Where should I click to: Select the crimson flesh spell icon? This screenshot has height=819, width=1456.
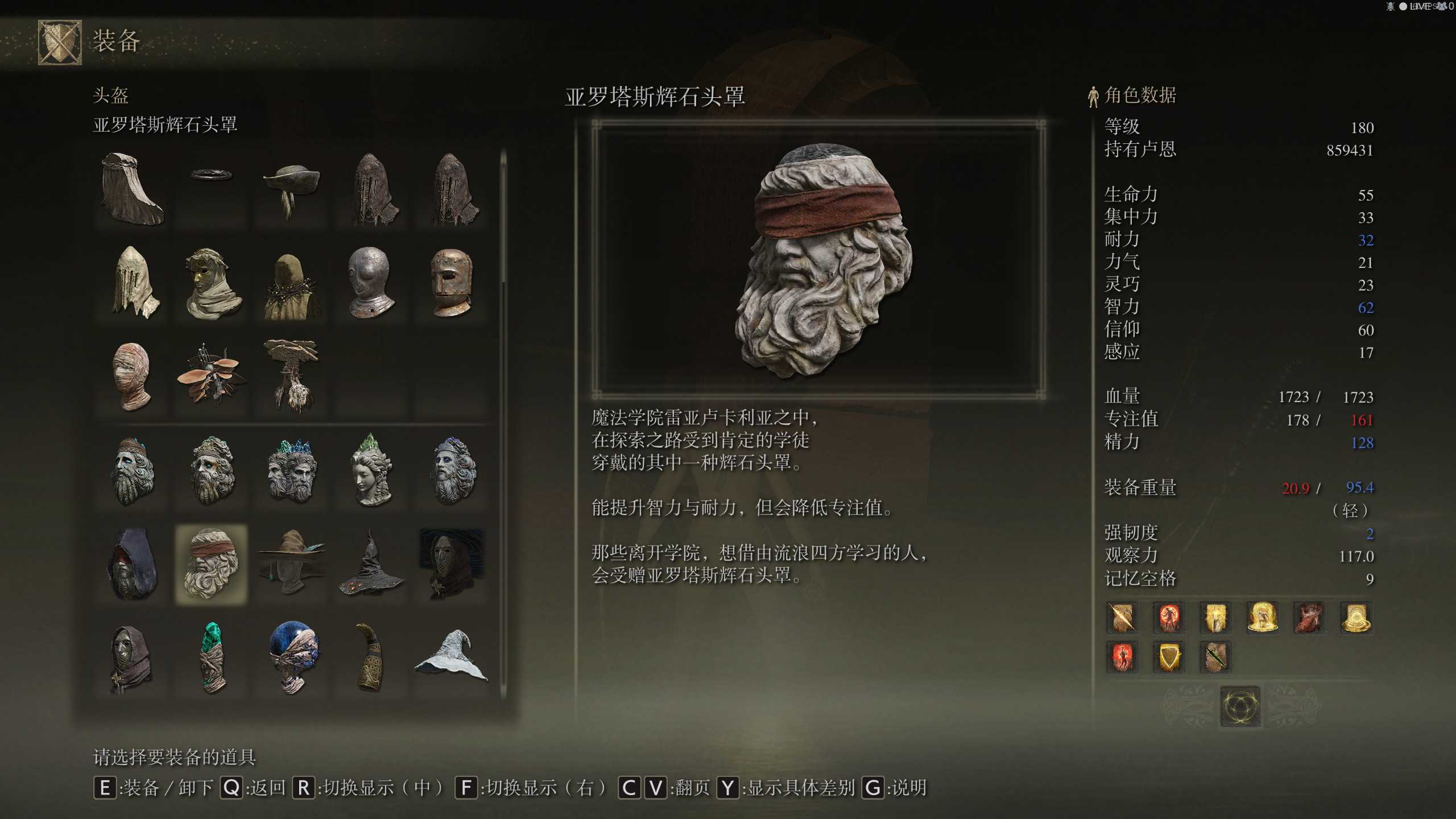tap(1309, 618)
